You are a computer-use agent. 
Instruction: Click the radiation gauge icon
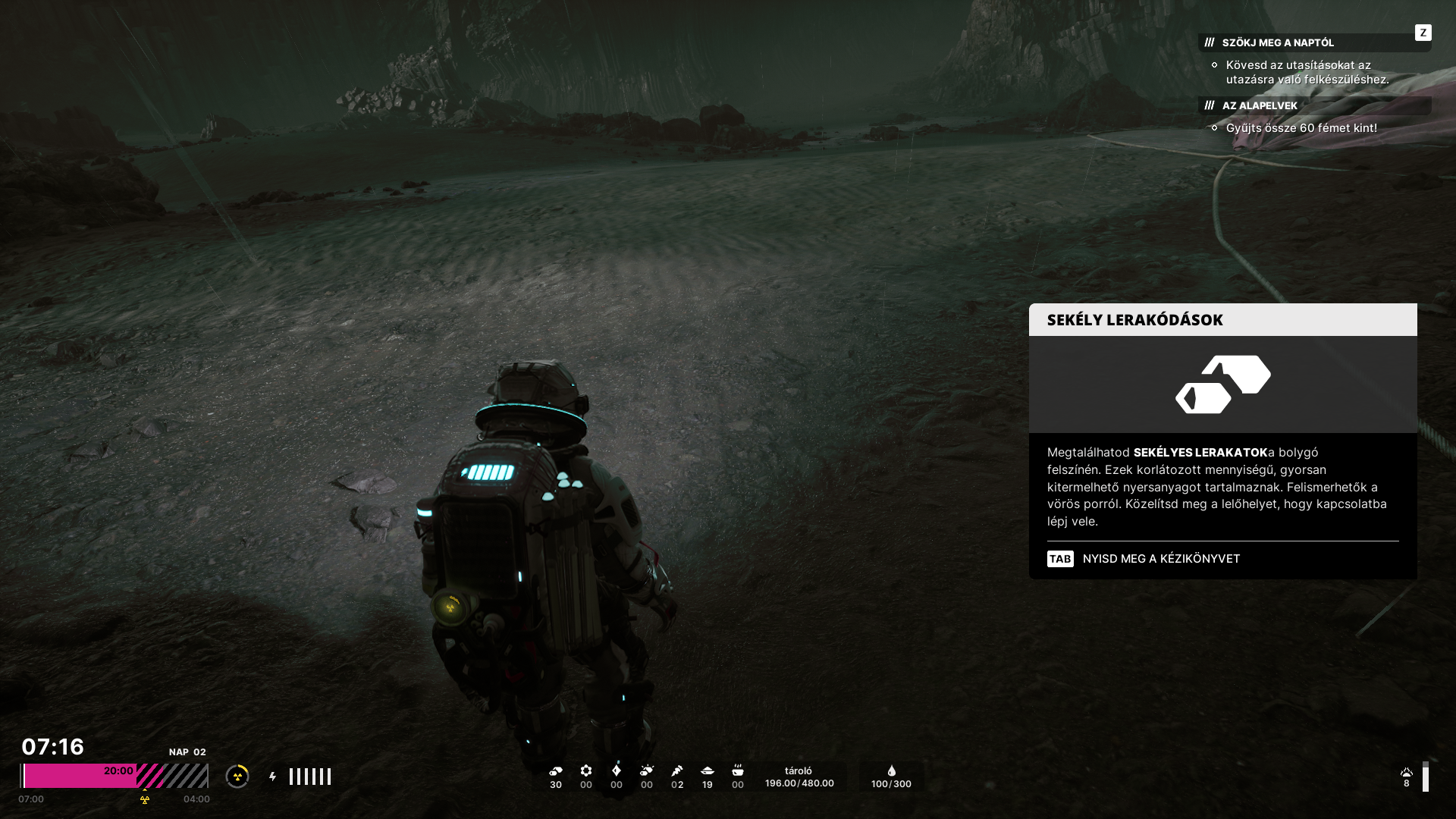[x=237, y=777]
